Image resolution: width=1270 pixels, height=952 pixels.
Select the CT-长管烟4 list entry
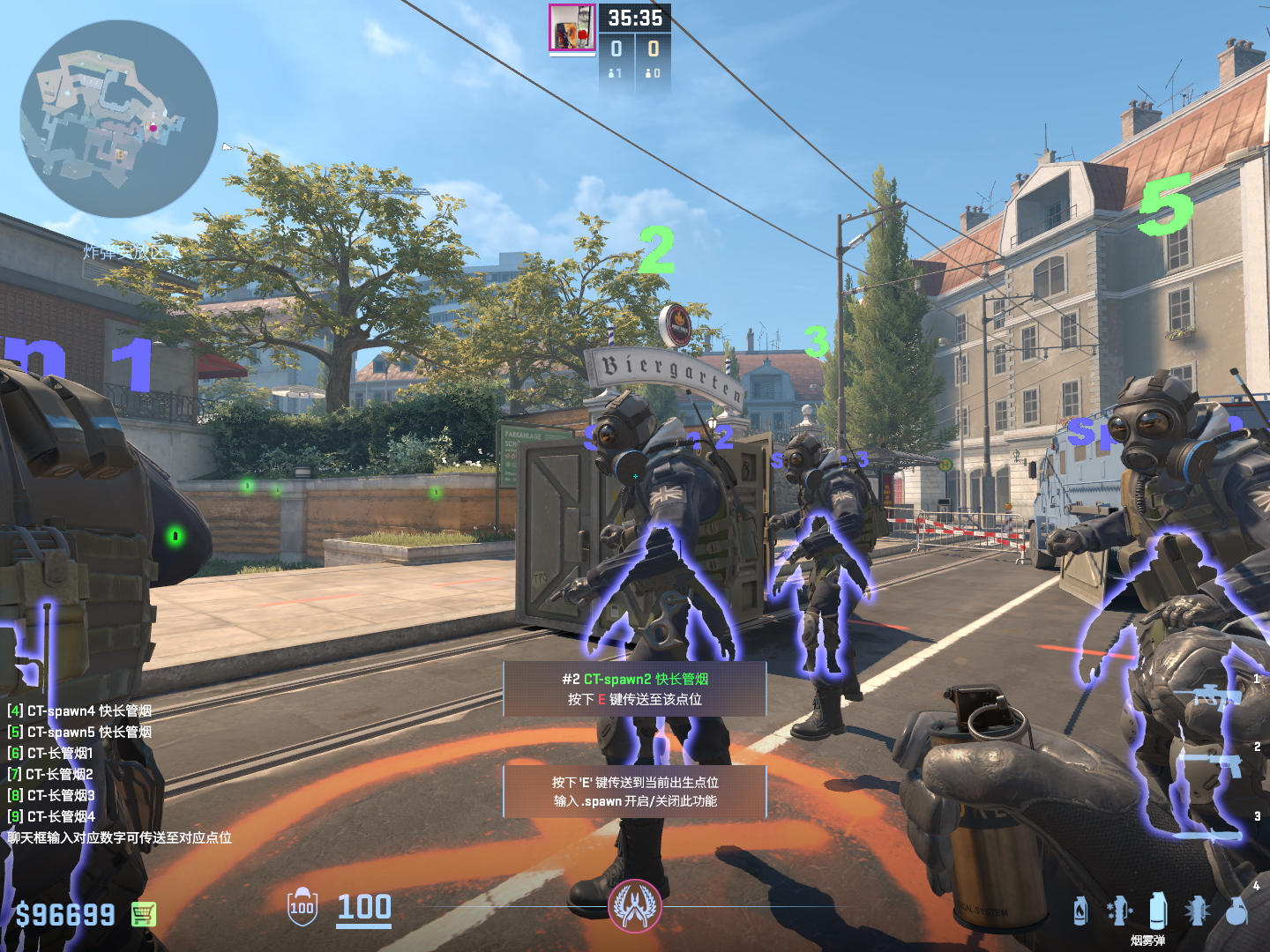(51, 816)
